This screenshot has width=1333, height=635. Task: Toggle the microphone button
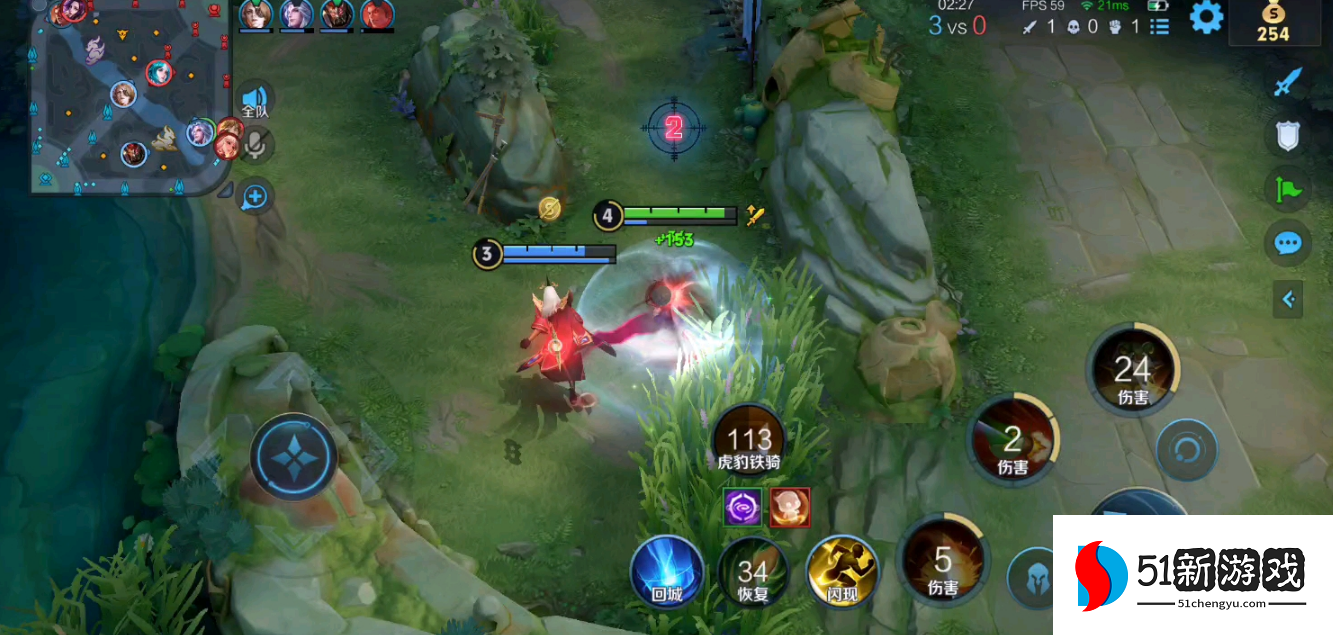click(x=256, y=146)
